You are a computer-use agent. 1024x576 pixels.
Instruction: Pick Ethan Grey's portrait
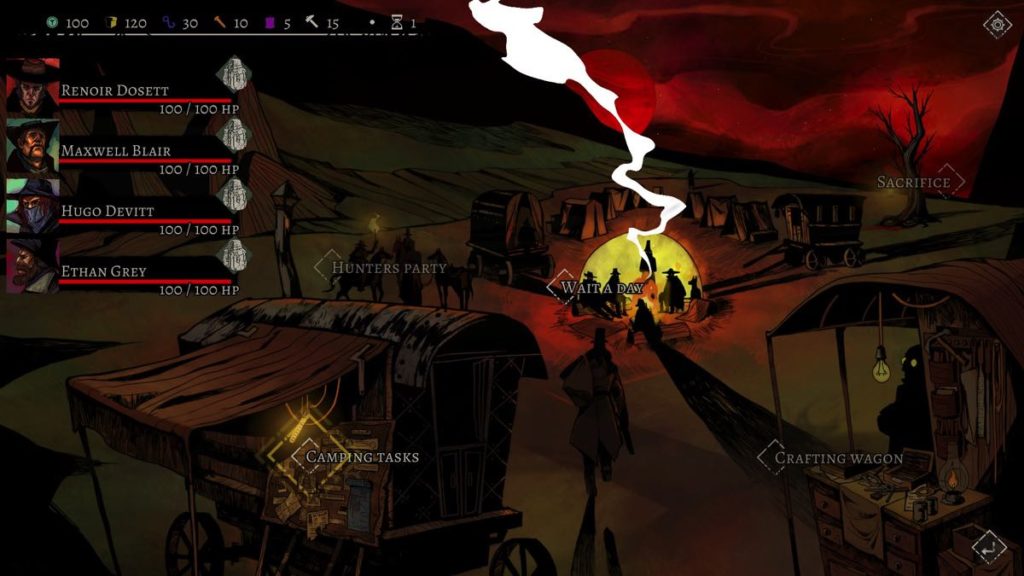(x=33, y=266)
